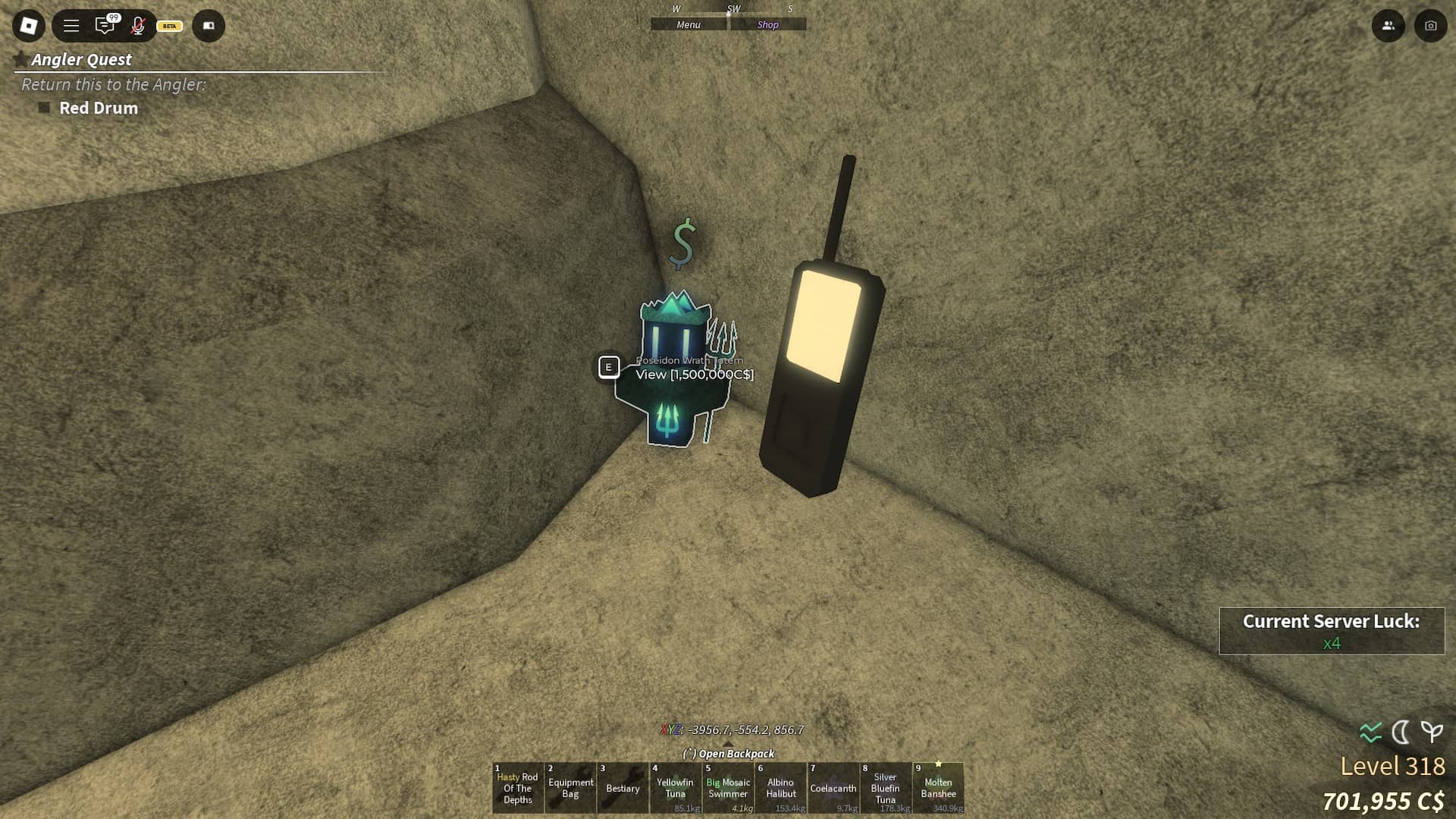
Task: Open the hamburger menu in top bar
Action: (71, 26)
